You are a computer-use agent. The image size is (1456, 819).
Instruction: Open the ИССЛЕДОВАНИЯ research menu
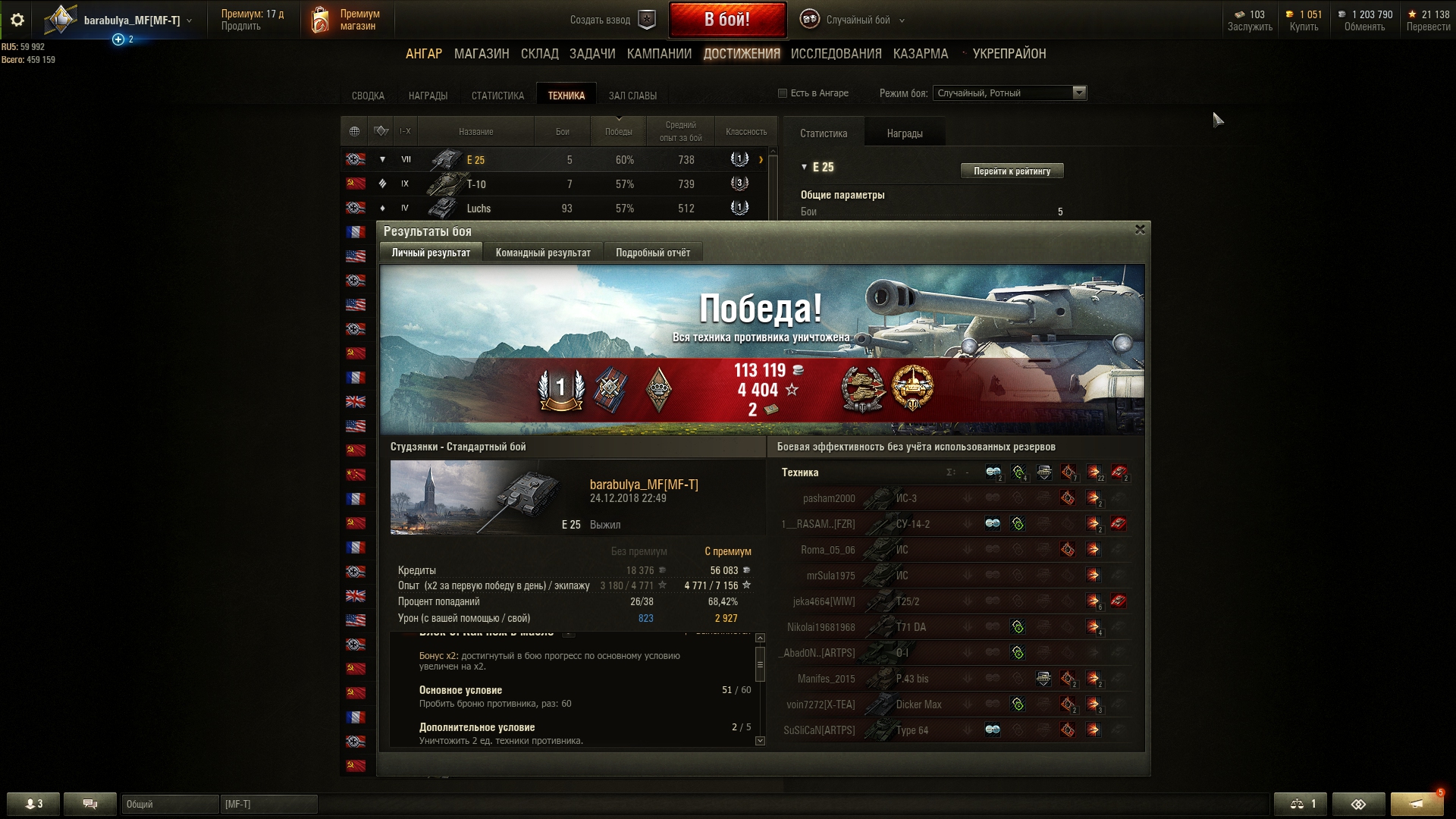point(836,54)
